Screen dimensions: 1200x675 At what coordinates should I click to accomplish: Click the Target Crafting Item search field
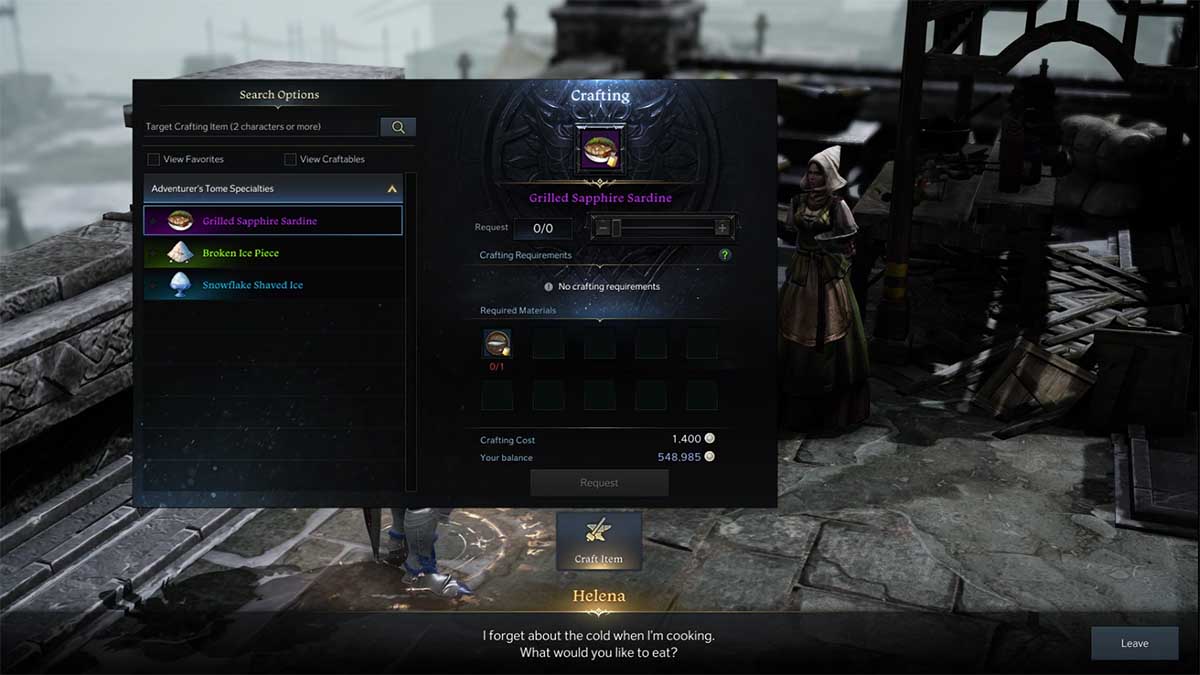pyautogui.click(x=260, y=127)
